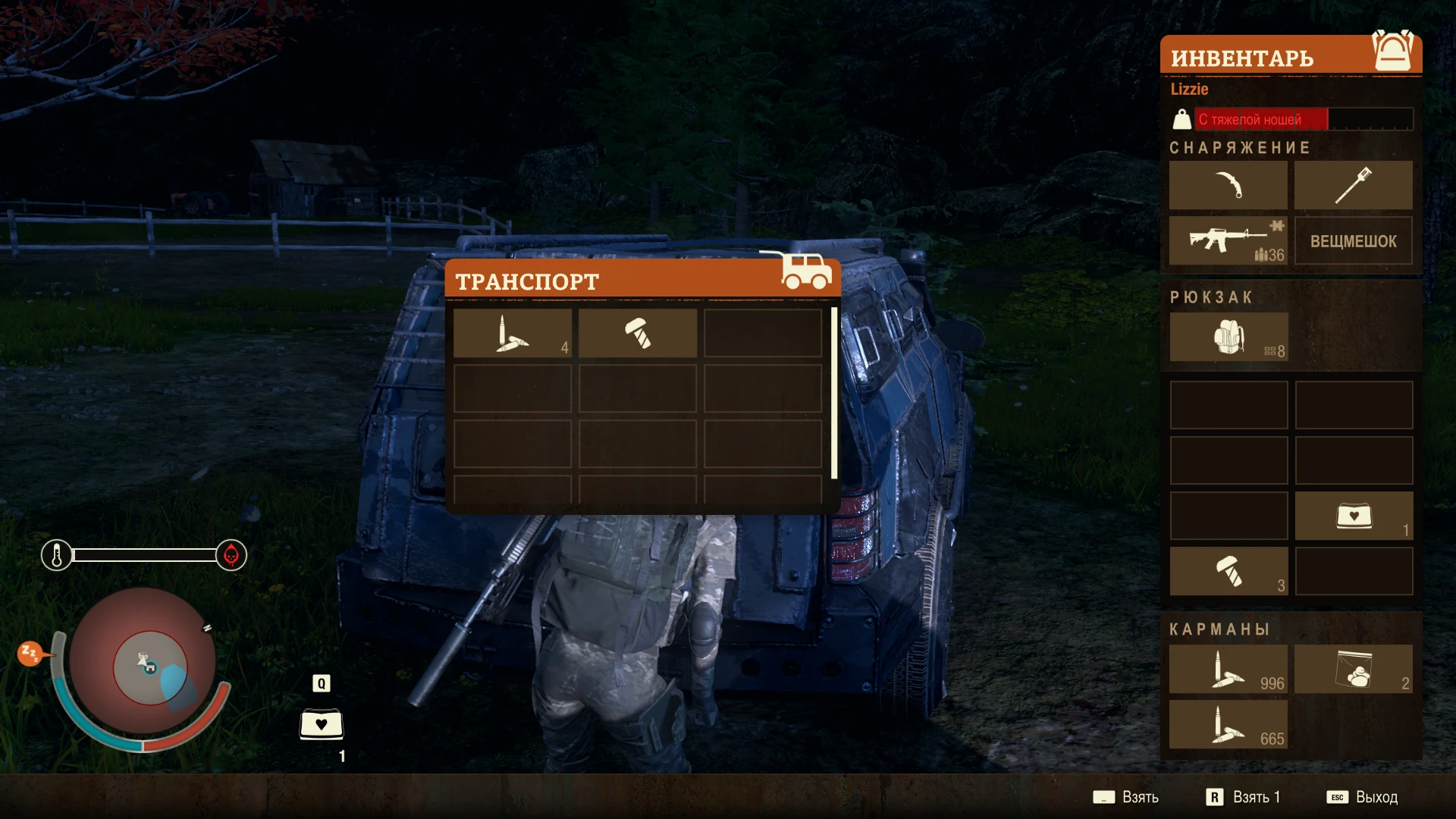The width and height of the screenshot is (1456, 819).
Task: Select the snack bag stack of 2
Action: [1354, 668]
